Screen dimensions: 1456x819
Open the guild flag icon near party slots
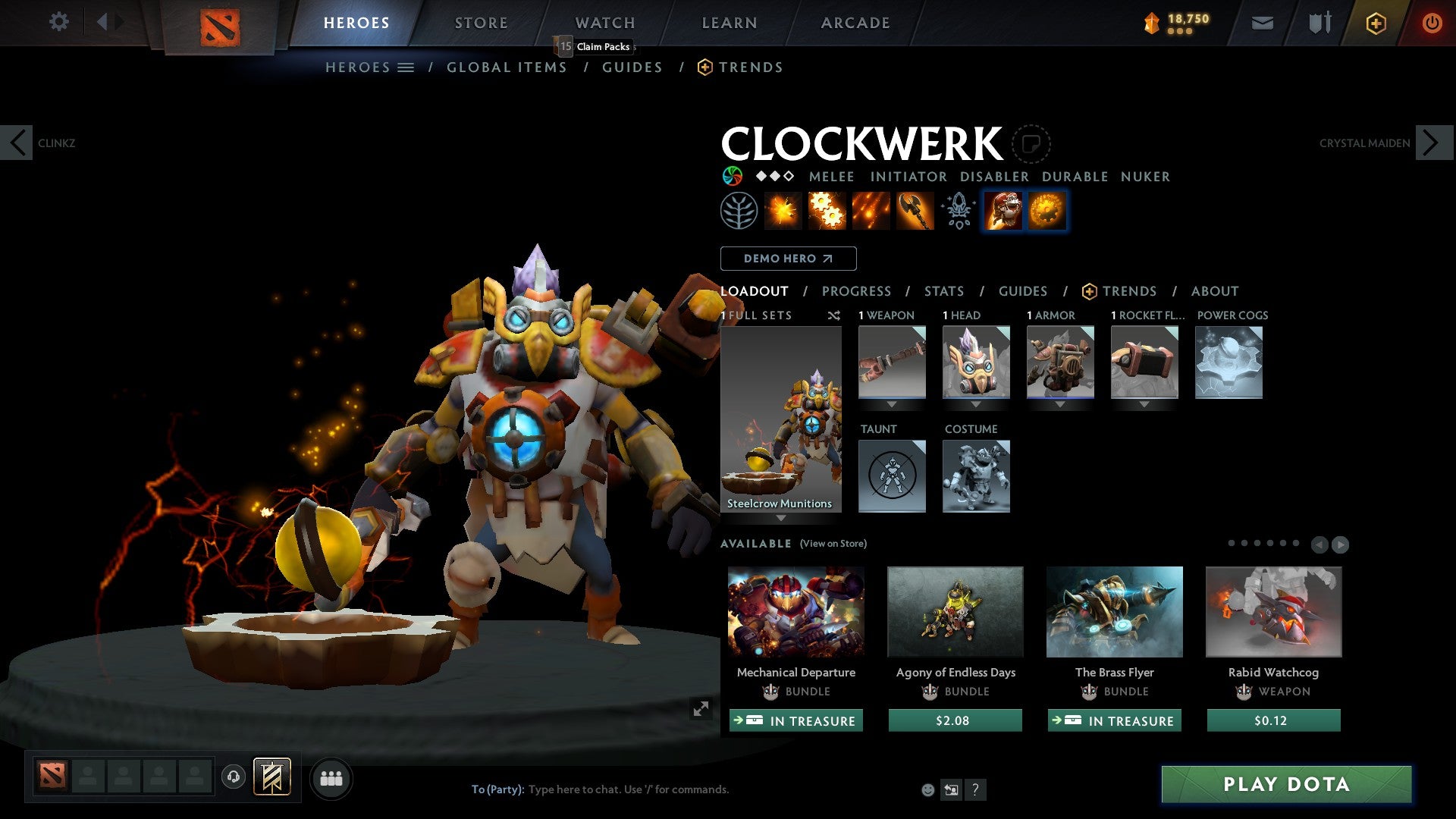point(271,777)
